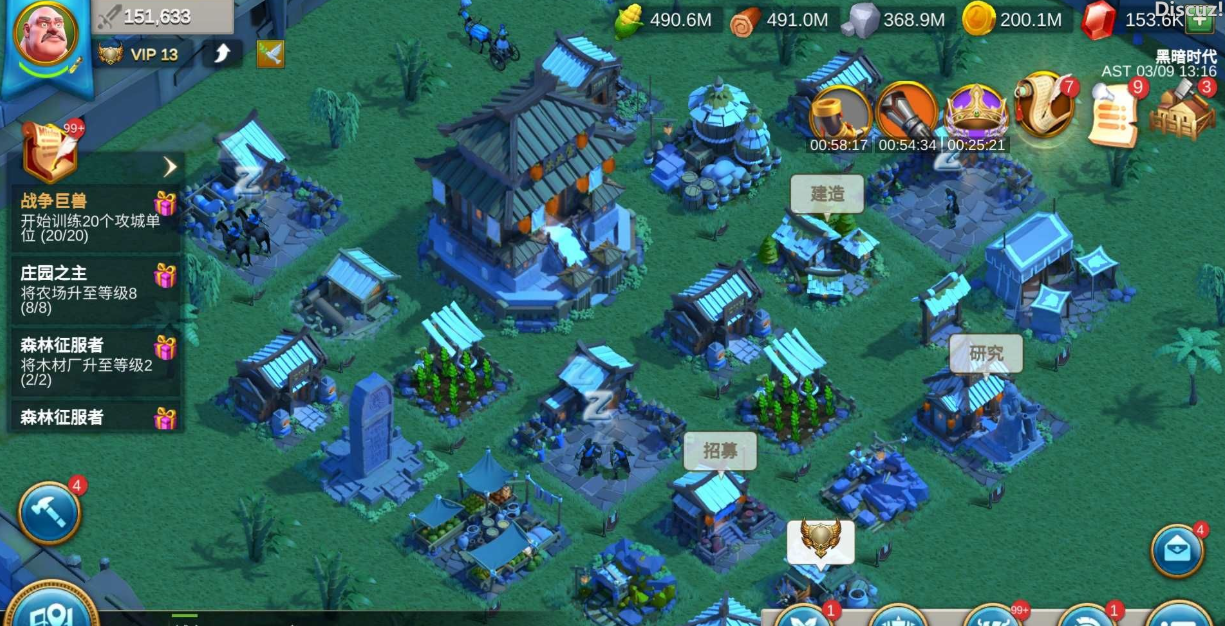Open the 森林征服者 木材厂 quest row
The image size is (1225, 626).
90,354
